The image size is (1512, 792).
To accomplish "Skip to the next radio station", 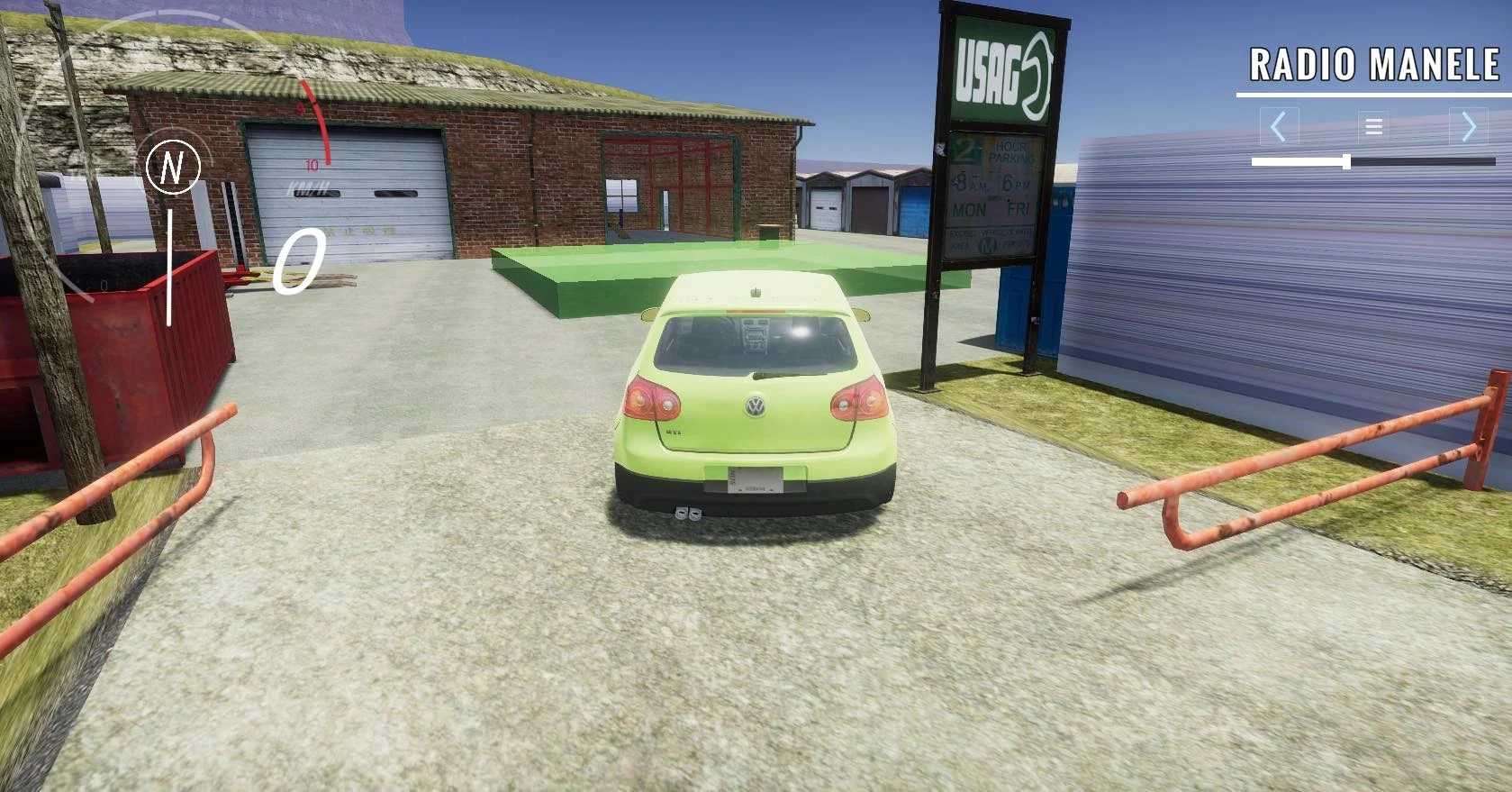I will 1470,126.
